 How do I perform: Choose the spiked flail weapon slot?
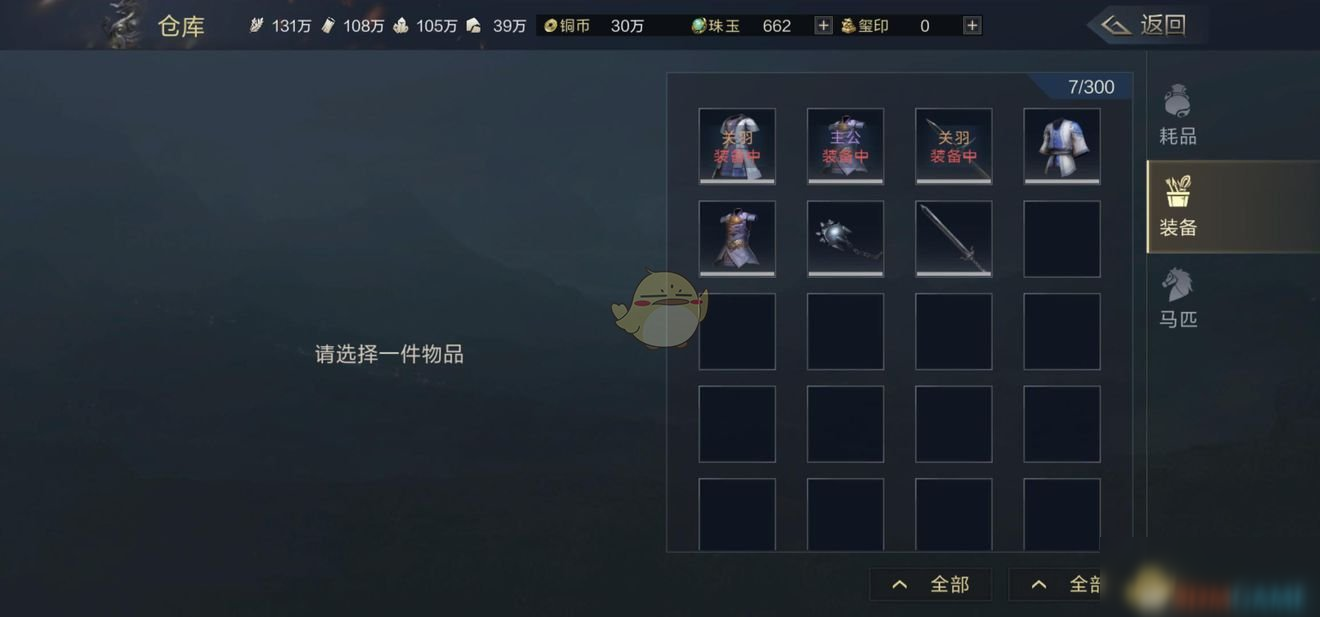(x=845, y=238)
